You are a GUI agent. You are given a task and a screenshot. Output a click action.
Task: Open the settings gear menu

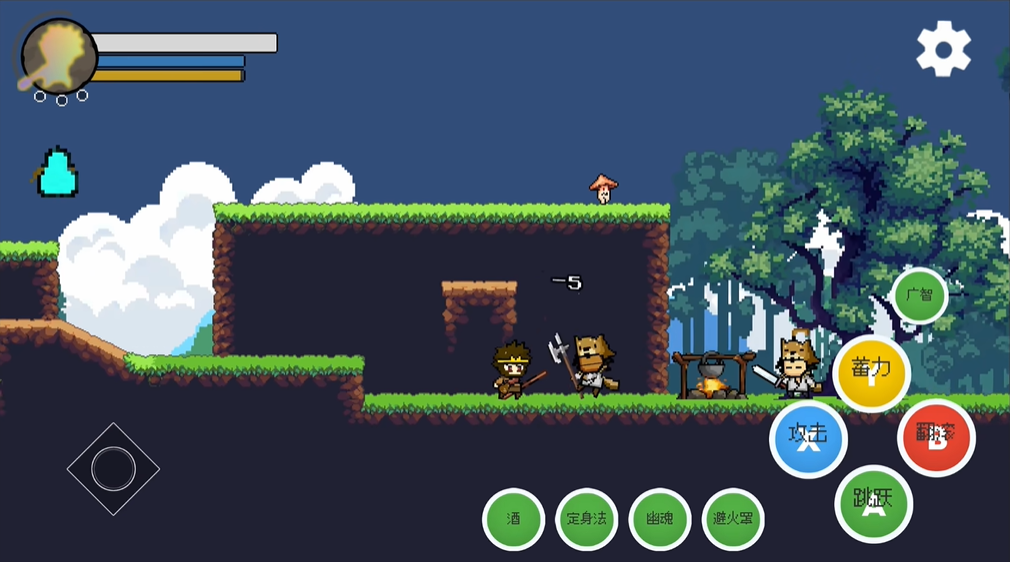[943, 48]
